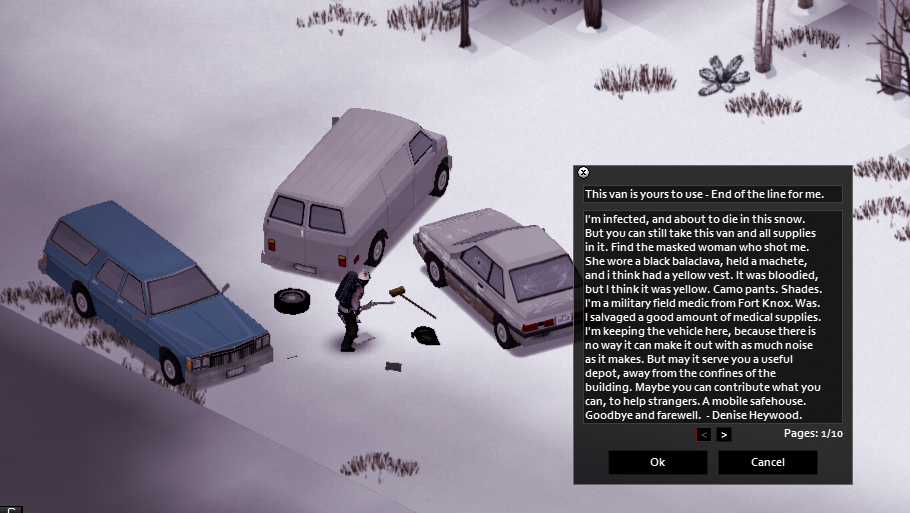Viewport: 910px width, 513px height.
Task: Click into the note body text area
Action: 712,316
